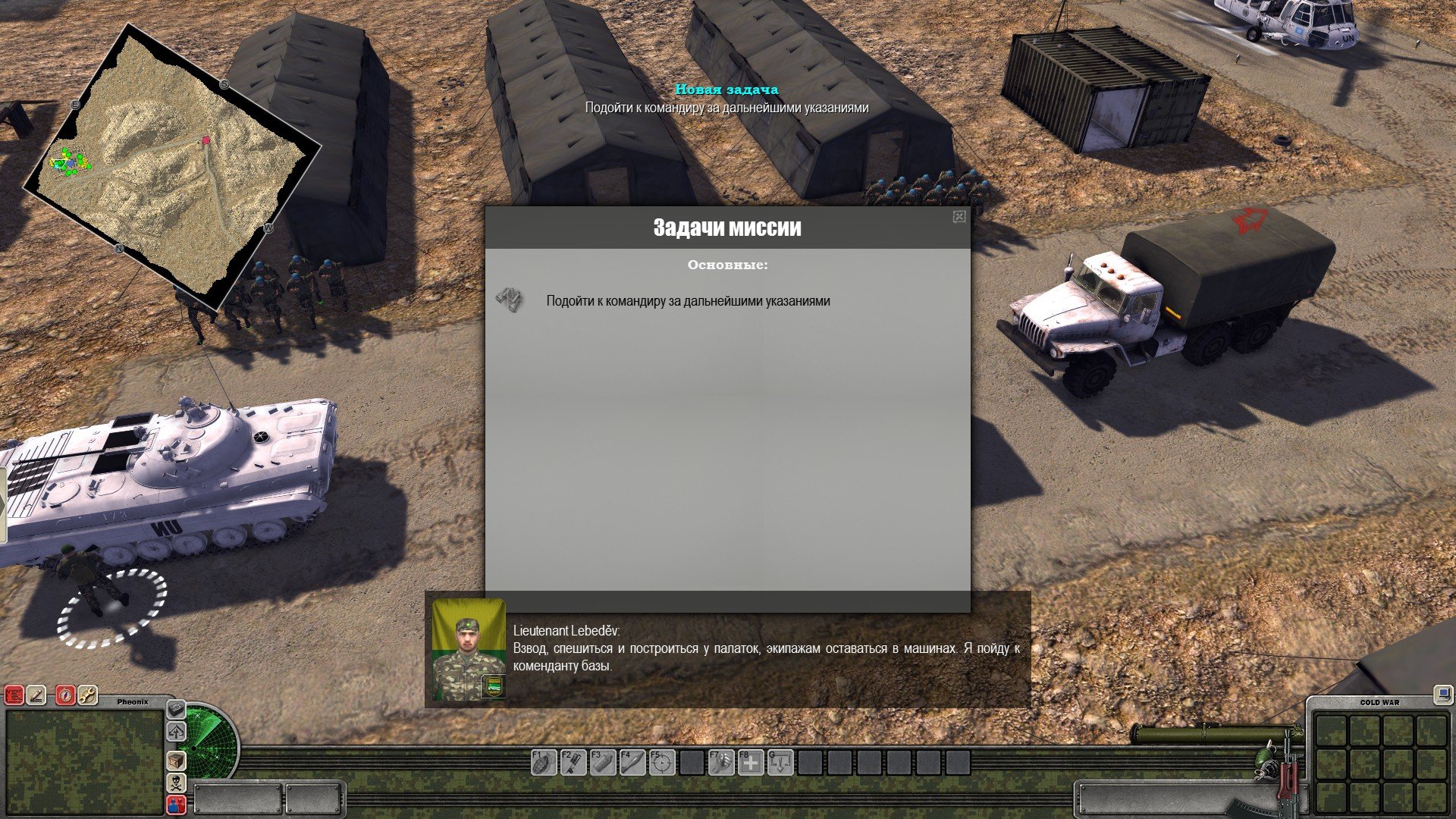Screen dimensions: 1456x819
Task: Open the wrench and spanner settings icon
Action: (x=88, y=695)
